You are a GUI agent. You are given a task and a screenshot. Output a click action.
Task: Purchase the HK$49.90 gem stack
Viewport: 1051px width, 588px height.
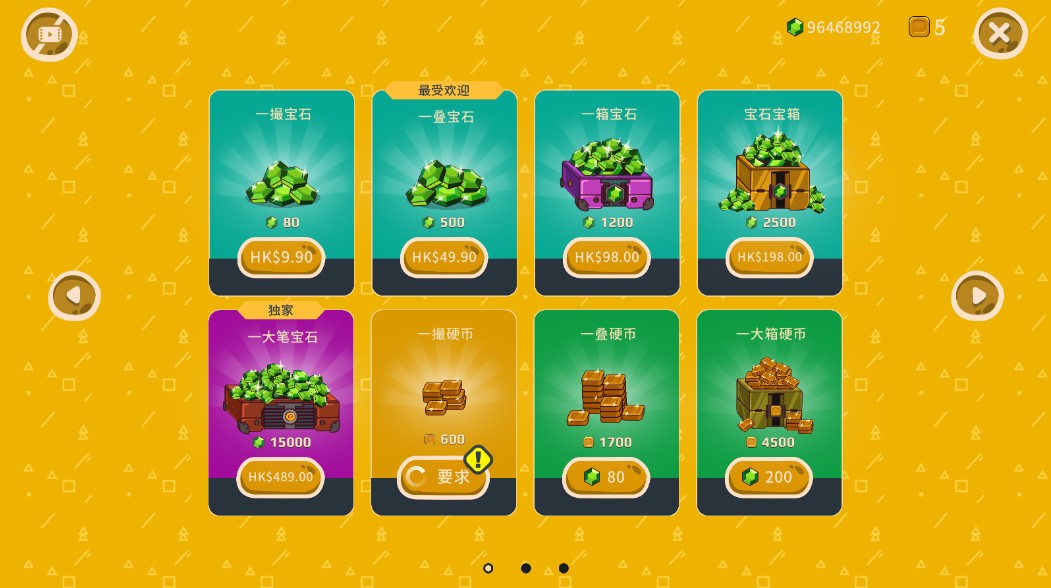tap(444, 258)
